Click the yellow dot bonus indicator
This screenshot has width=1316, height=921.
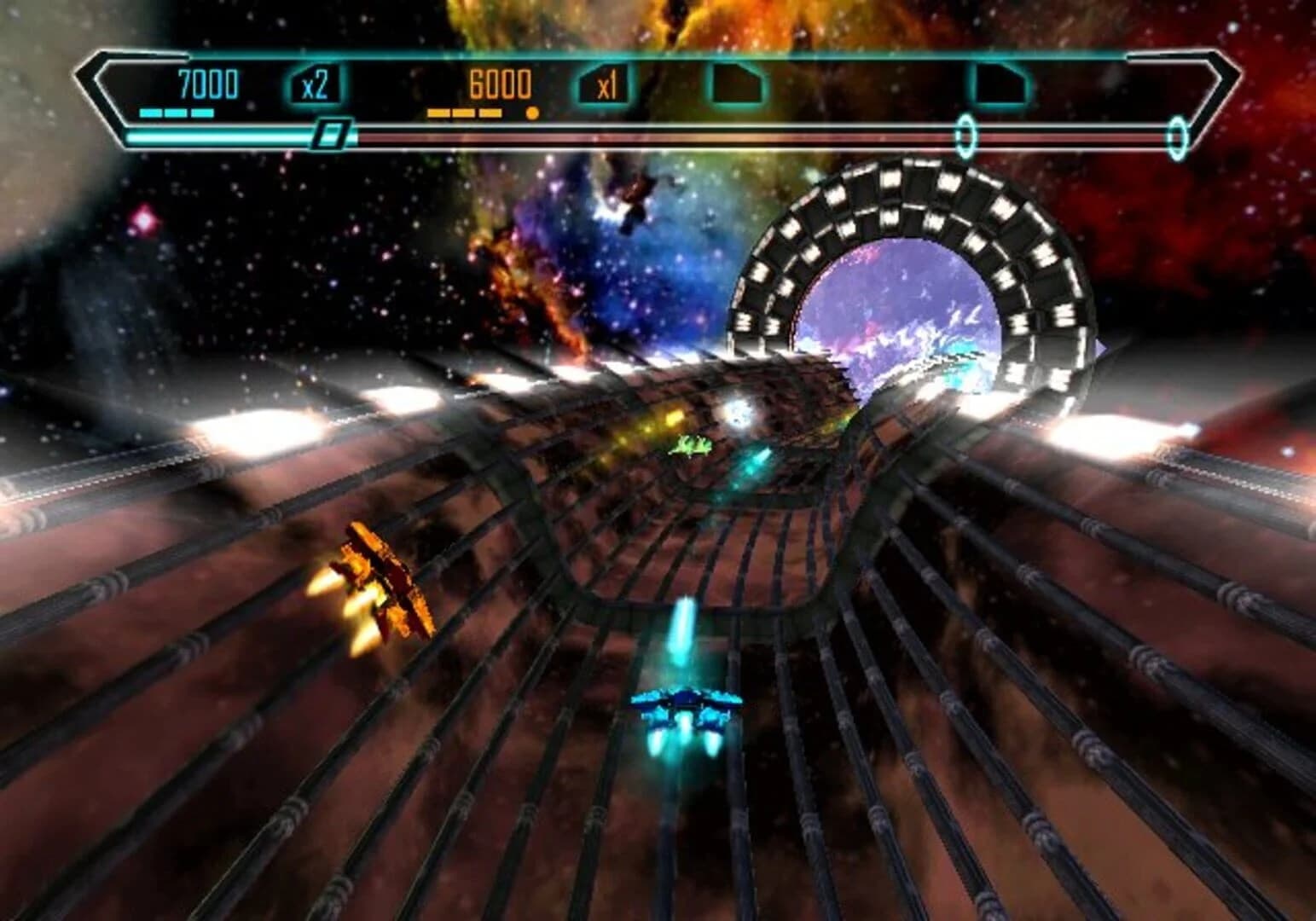[x=533, y=112]
